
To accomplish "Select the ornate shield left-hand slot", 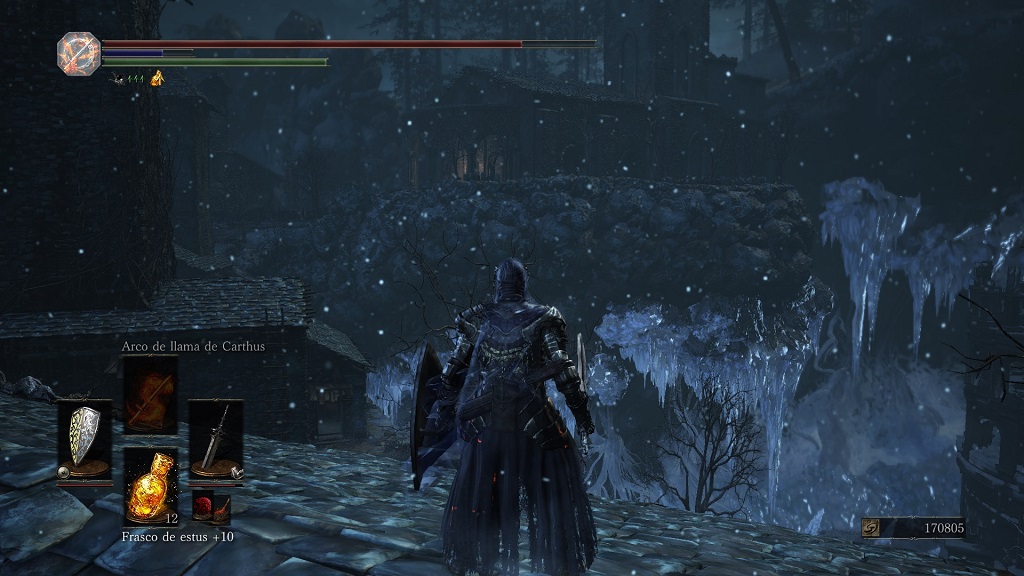I will [84, 438].
